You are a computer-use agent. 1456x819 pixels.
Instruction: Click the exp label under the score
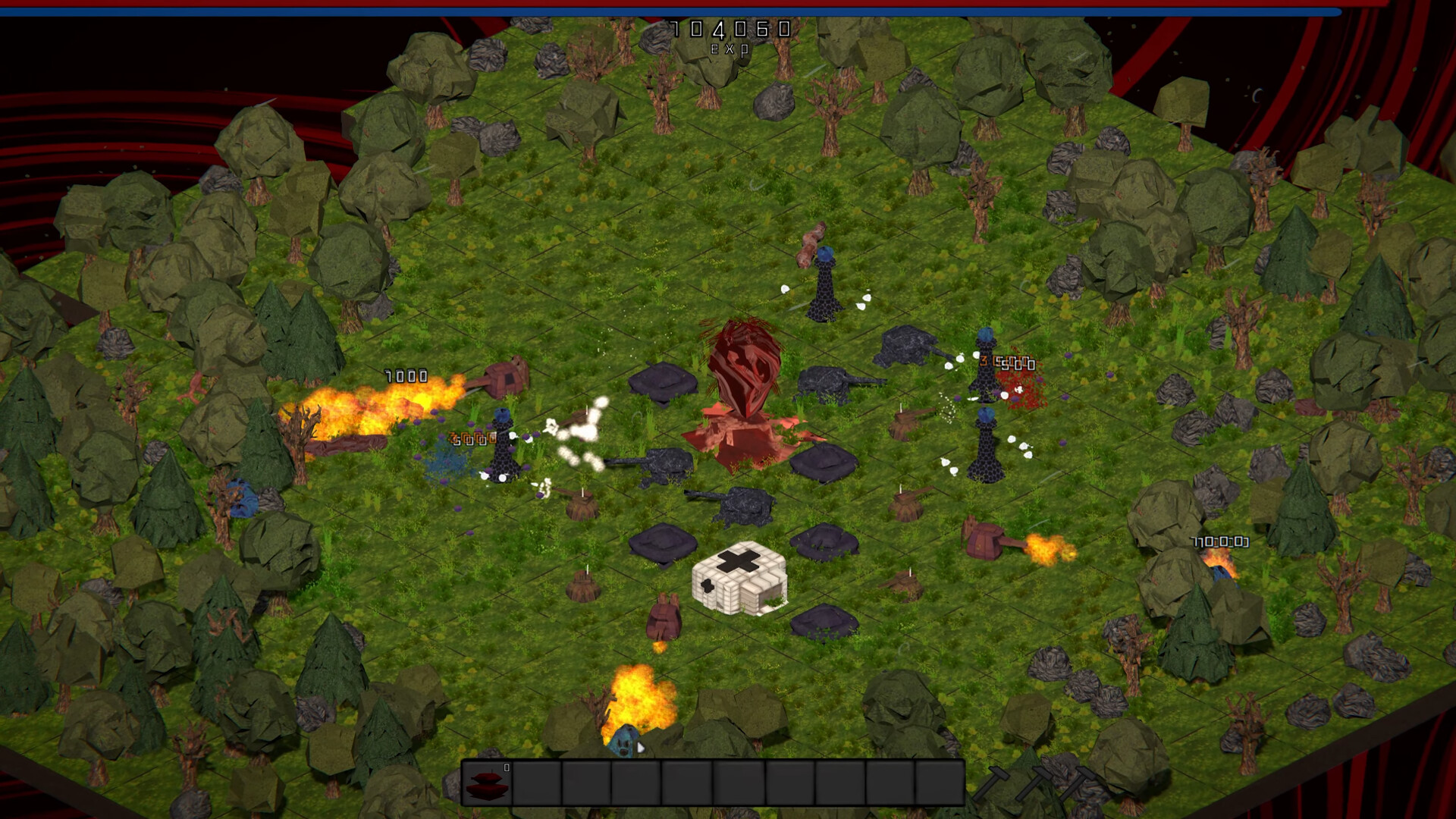coord(730,49)
